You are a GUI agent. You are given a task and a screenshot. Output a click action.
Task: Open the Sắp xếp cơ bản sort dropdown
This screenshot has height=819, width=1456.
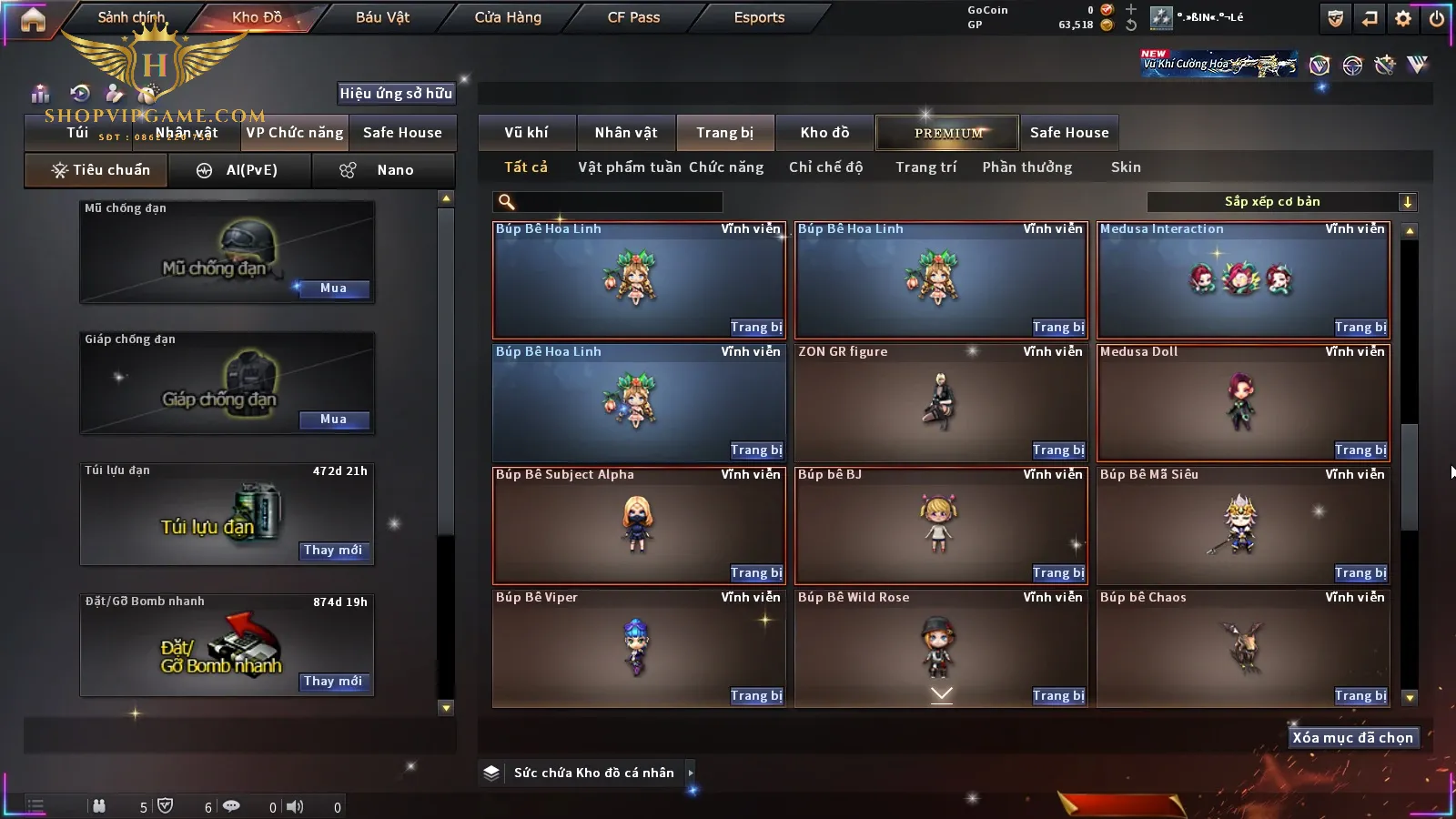click(x=1282, y=202)
